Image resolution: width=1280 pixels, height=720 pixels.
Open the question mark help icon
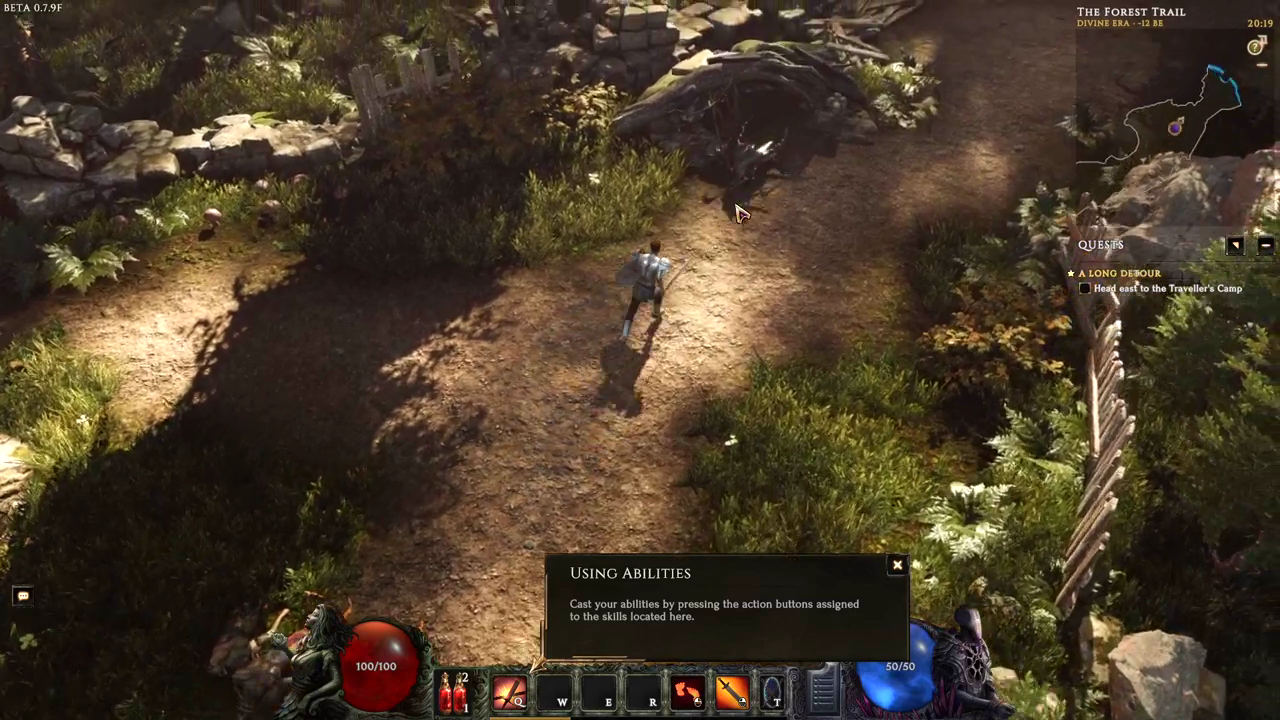point(1256,47)
